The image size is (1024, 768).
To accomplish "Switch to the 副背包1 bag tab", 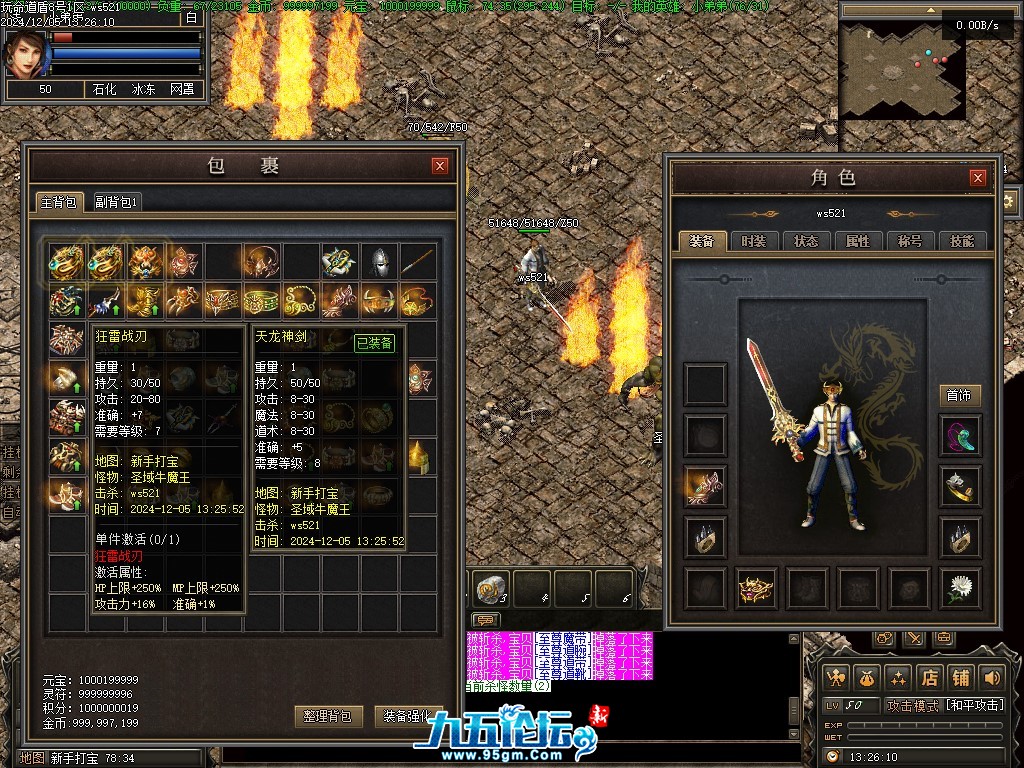I will click(118, 201).
